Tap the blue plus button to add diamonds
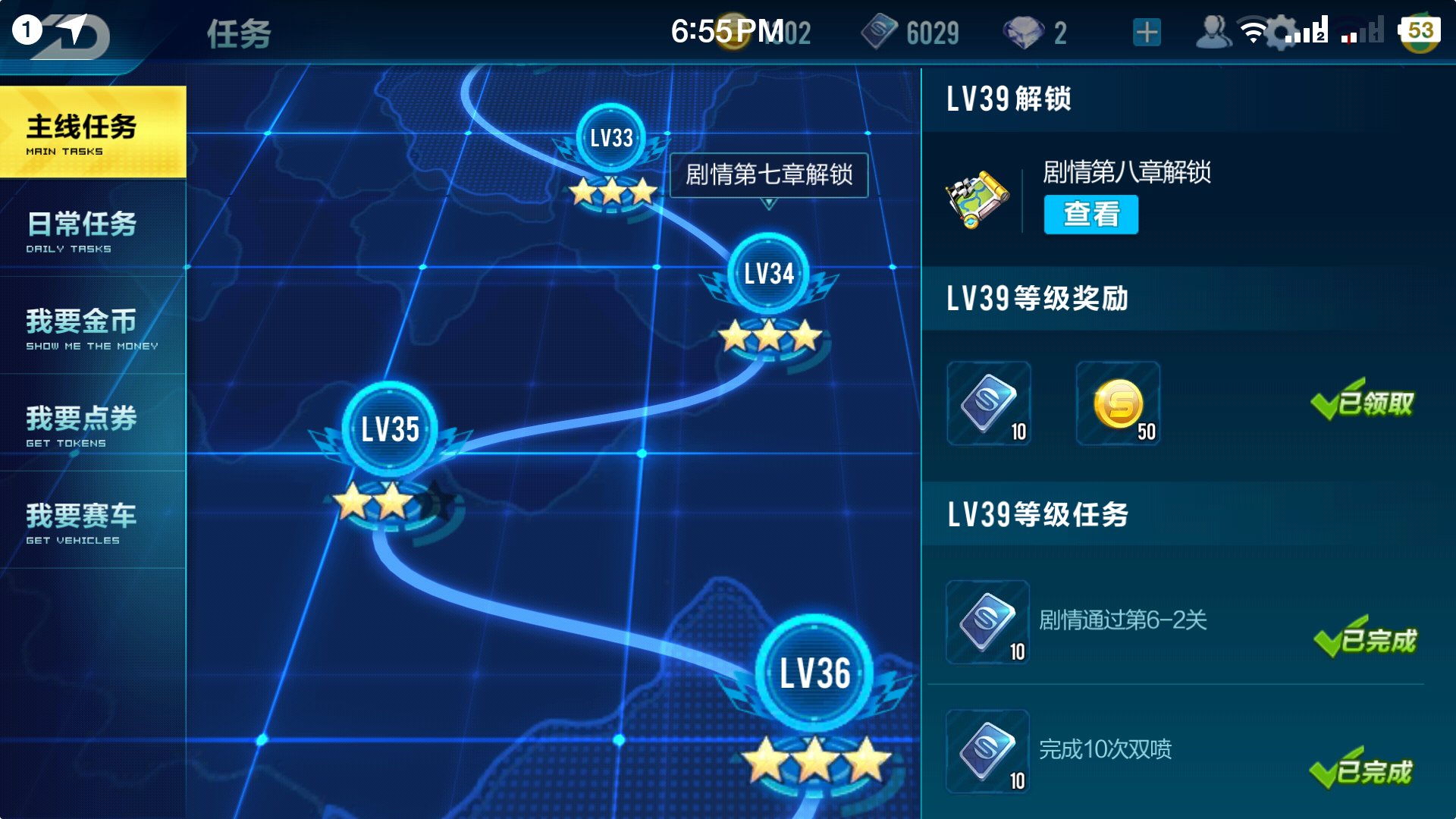1456x819 pixels. [1146, 32]
